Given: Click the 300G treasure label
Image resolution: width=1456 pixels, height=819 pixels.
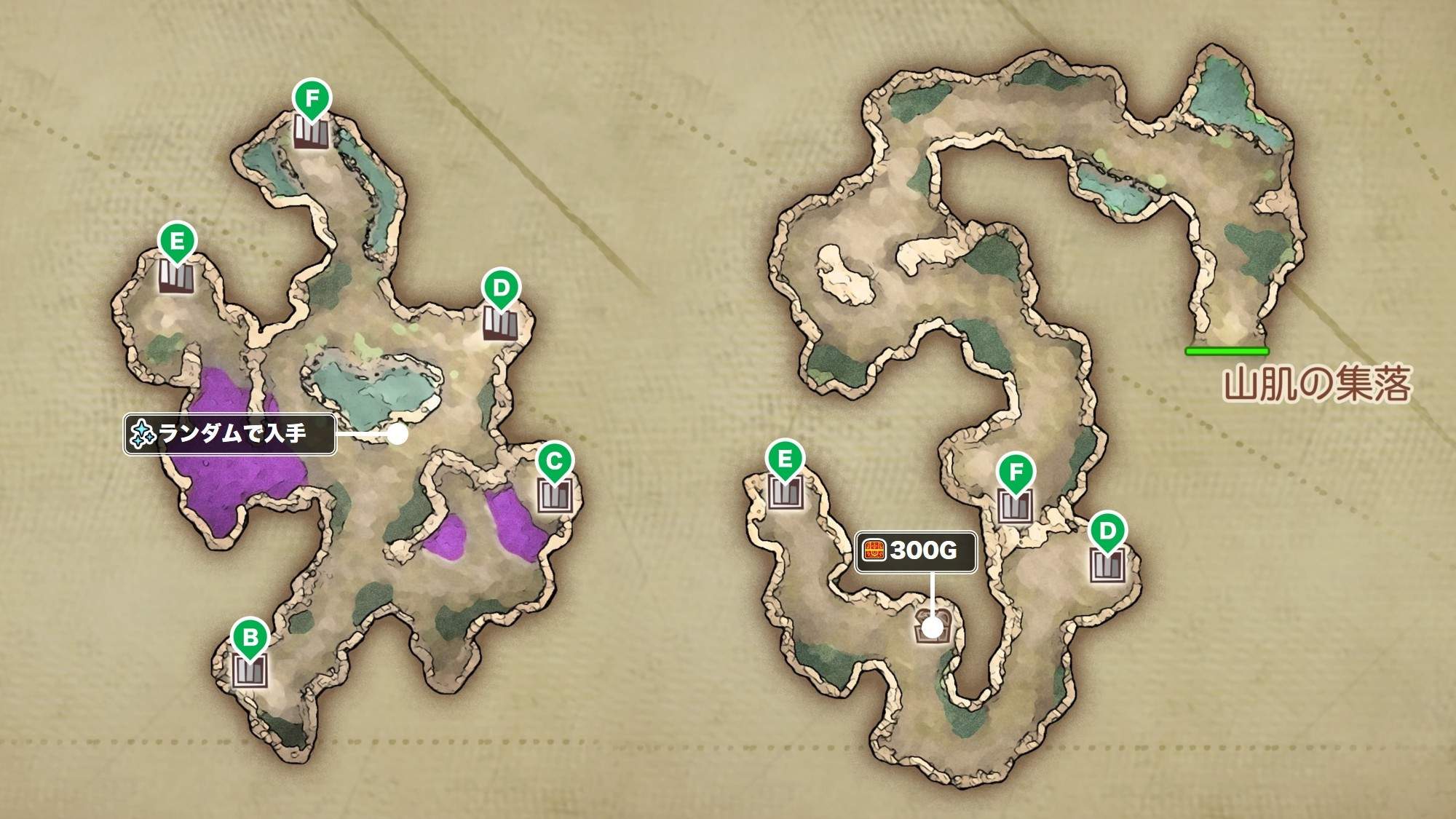Looking at the screenshot, I should coord(915,551).
